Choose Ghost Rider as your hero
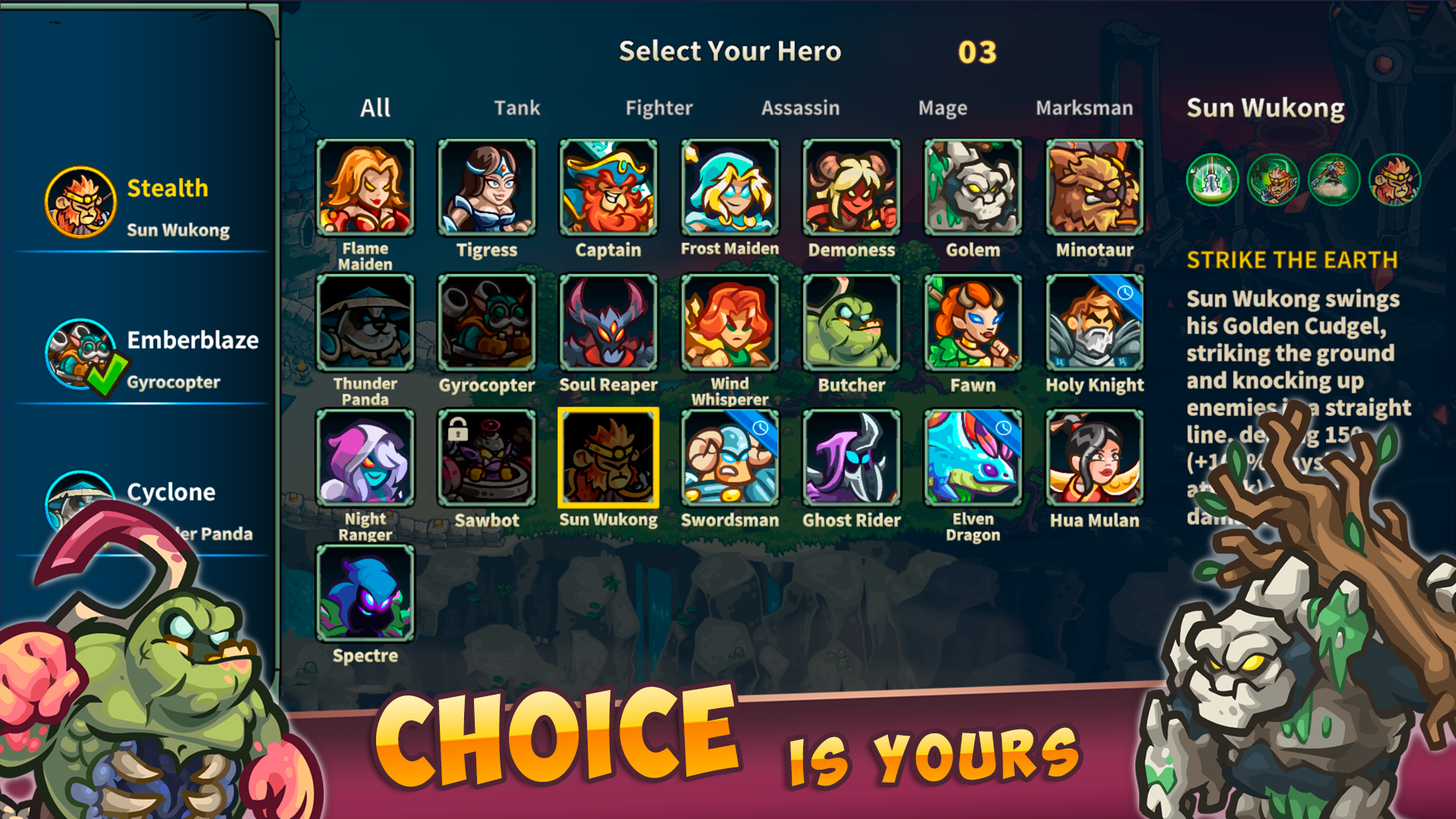This screenshot has width=1456, height=819. pos(851,456)
